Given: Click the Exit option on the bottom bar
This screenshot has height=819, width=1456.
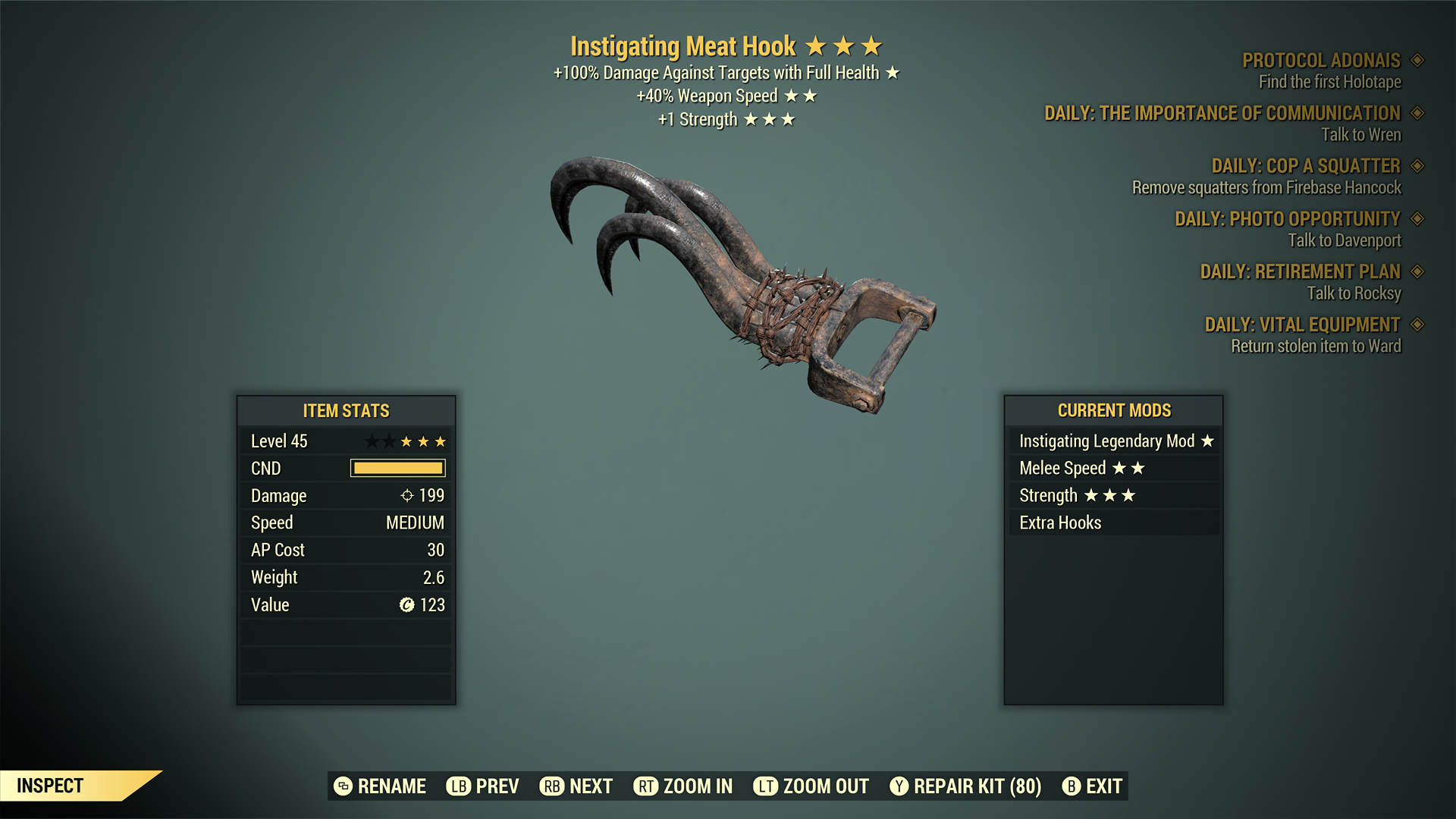Looking at the screenshot, I should (x=1105, y=786).
